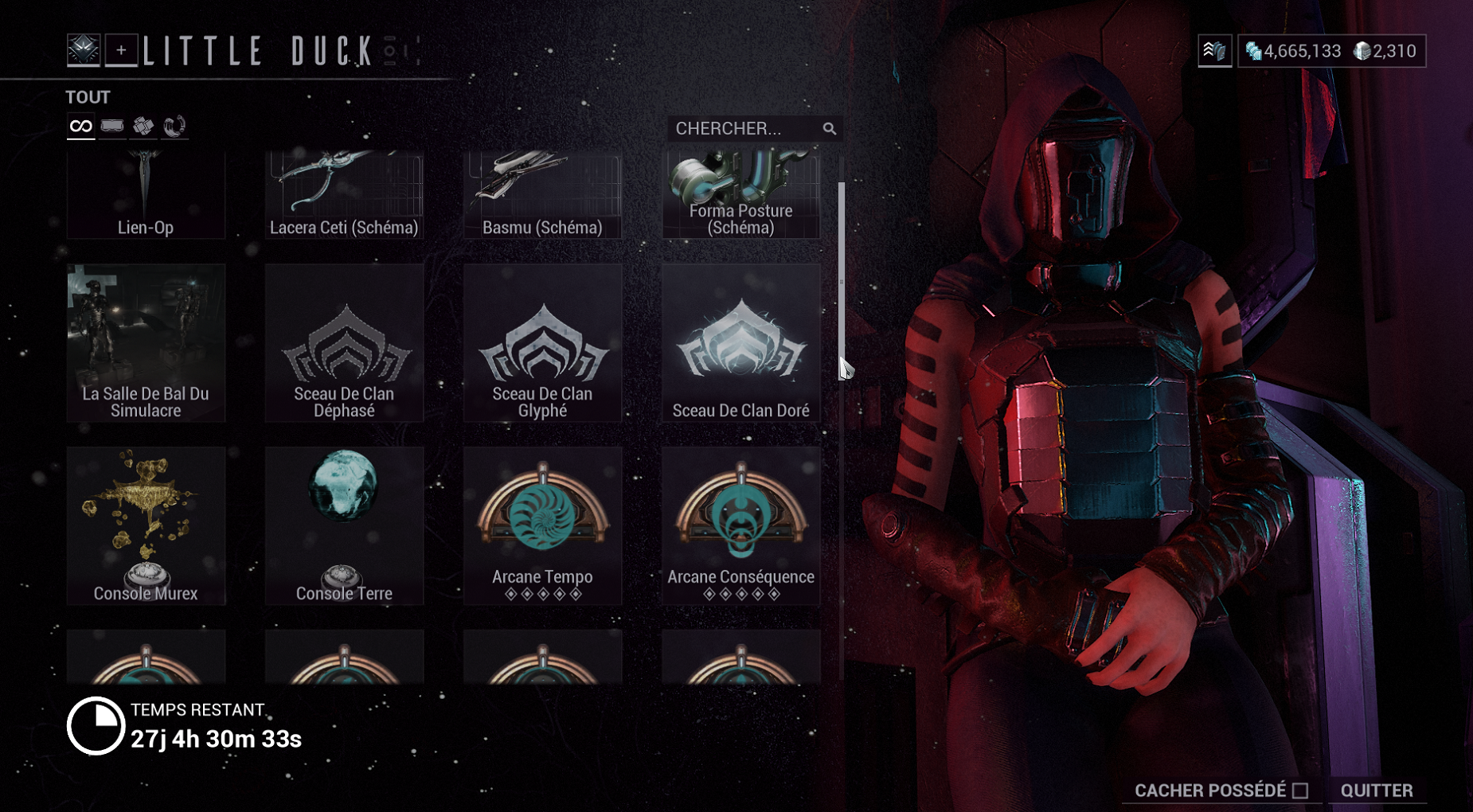Select the infinity 'Tout' filter icon

pos(80,126)
